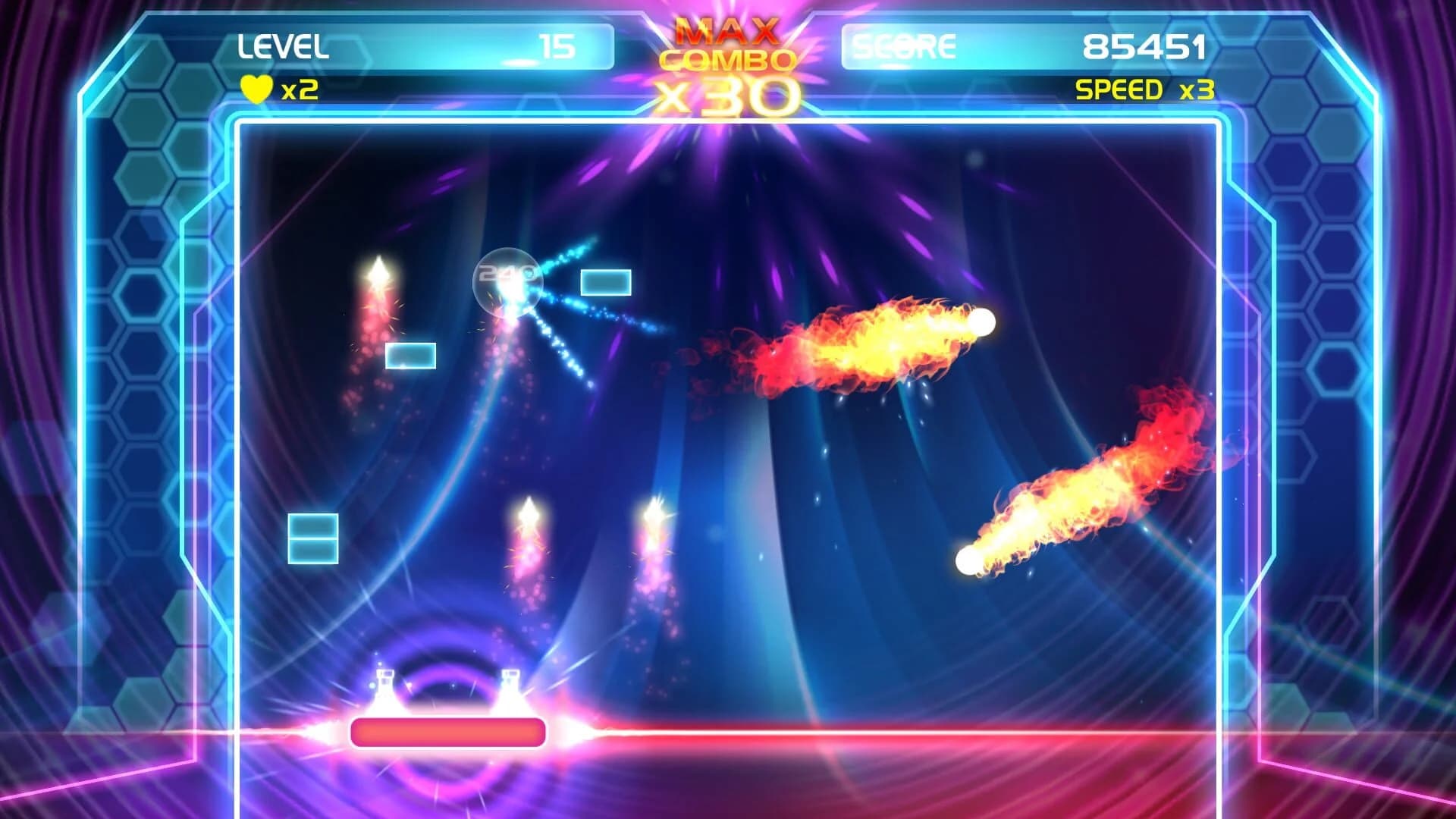Click the SPEED x3 indicator

(1147, 91)
